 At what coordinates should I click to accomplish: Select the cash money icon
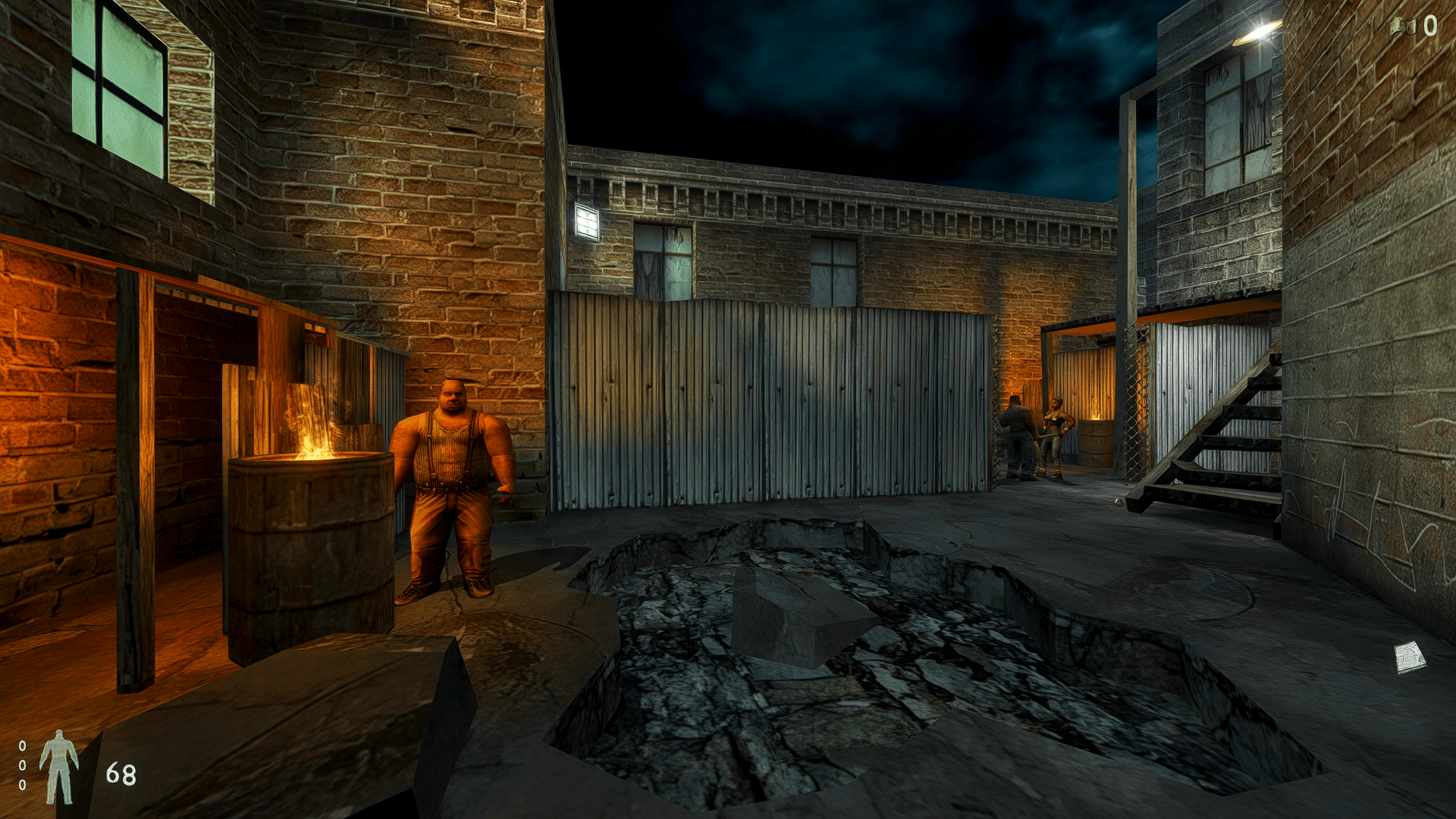(x=1403, y=27)
